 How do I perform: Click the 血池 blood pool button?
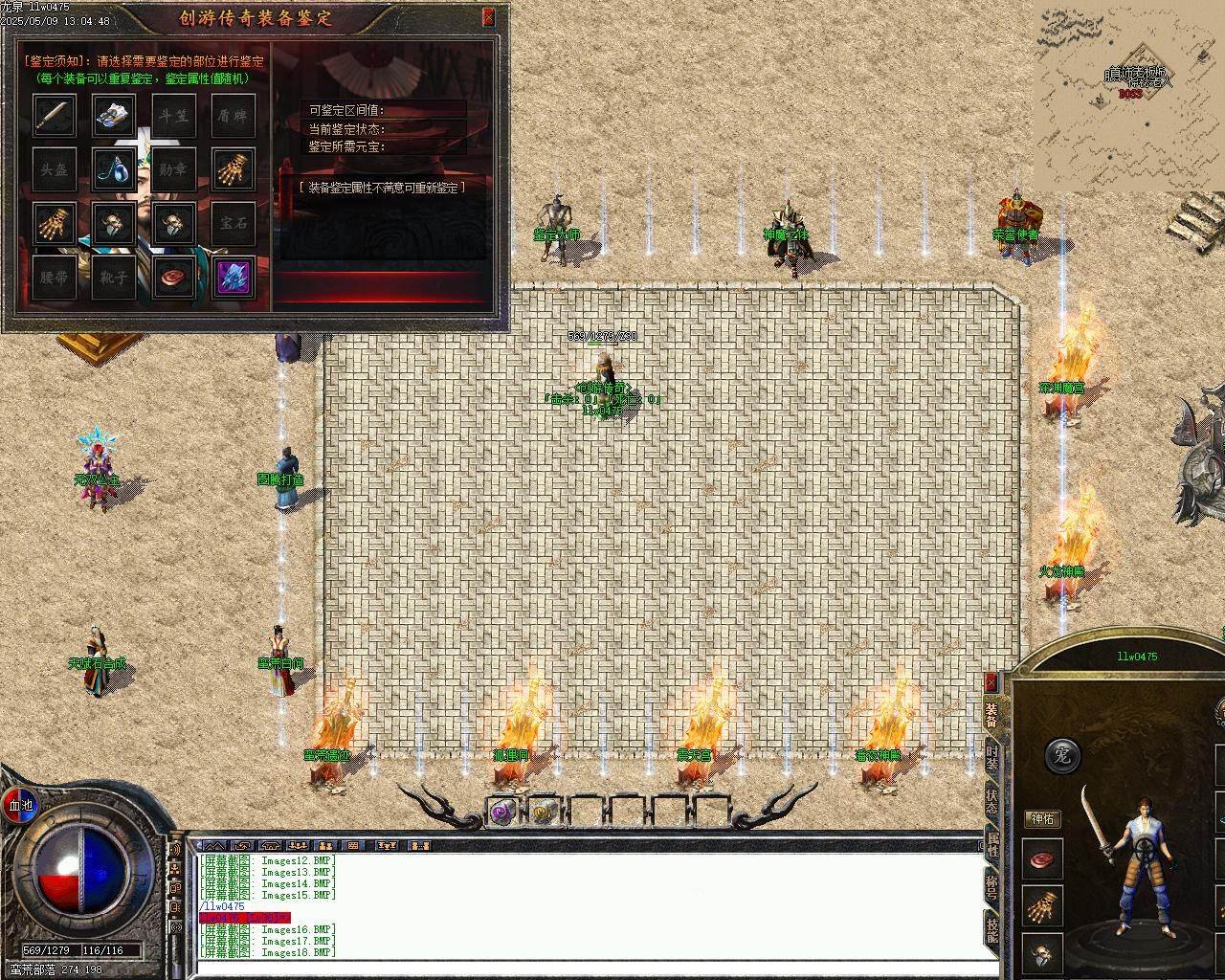(x=20, y=805)
